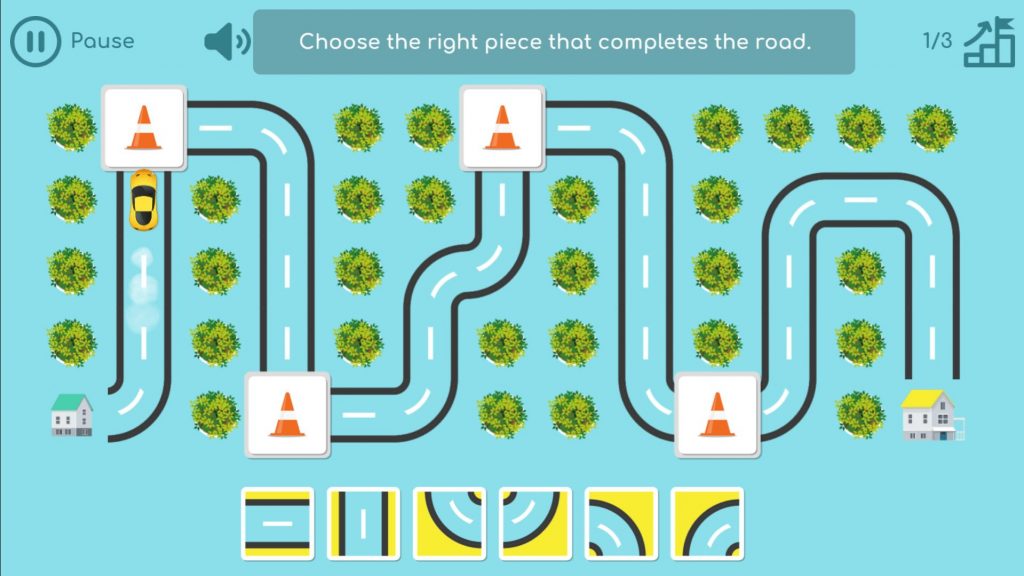The width and height of the screenshot is (1024, 576).
Task: Open the level progress stairs icon
Action: tap(988, 42)
